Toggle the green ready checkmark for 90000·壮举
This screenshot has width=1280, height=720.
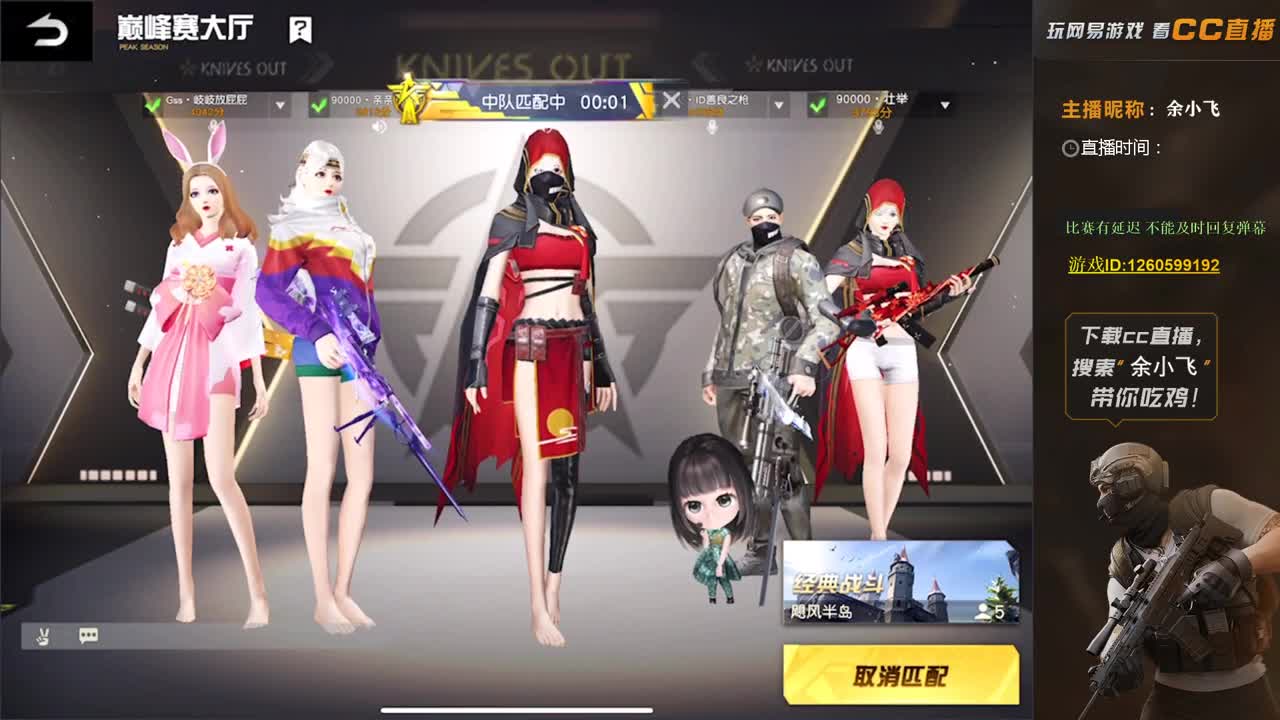pyautogui.click(x=816, y=103)
